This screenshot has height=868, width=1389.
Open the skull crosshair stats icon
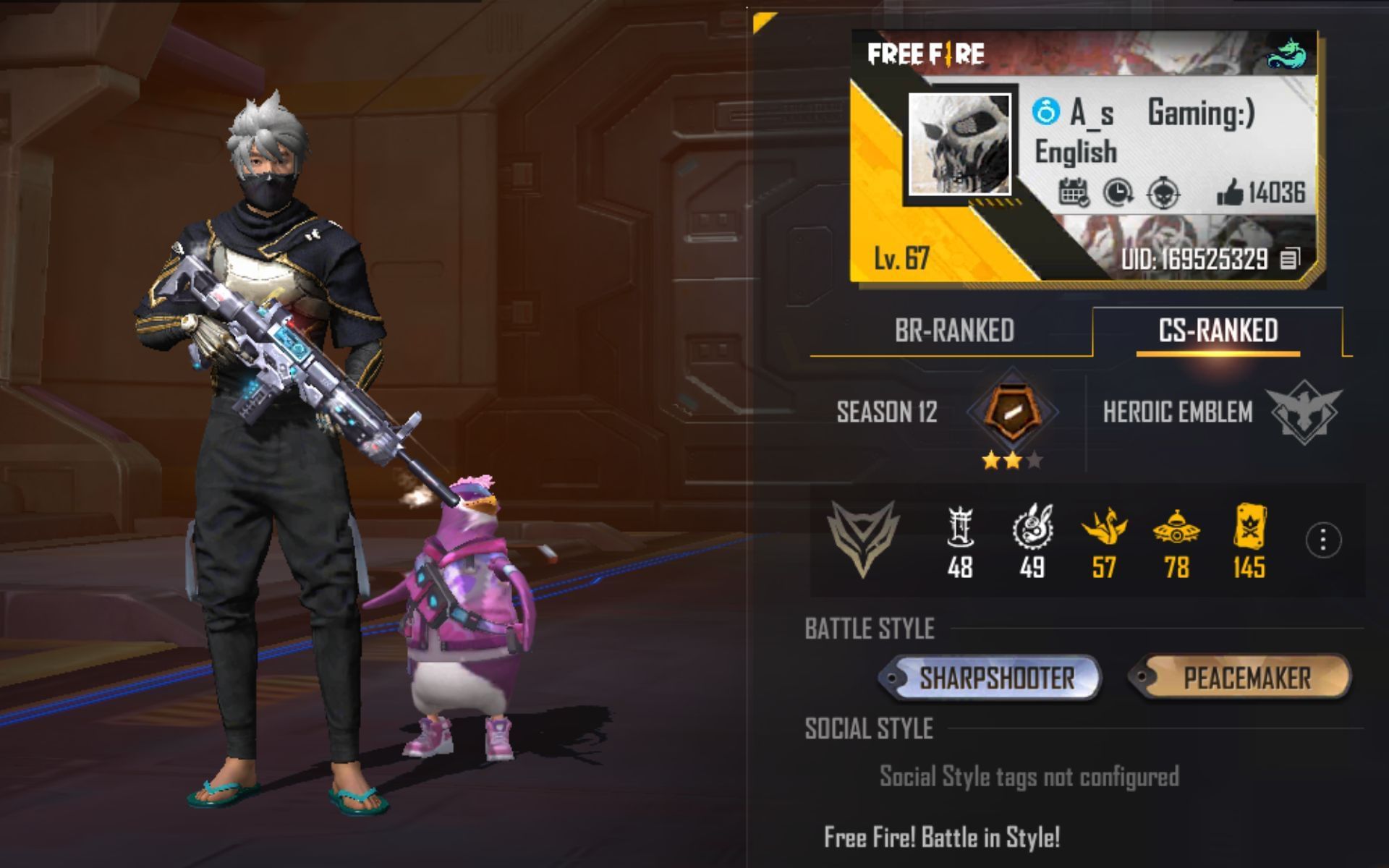[1163, 191]
